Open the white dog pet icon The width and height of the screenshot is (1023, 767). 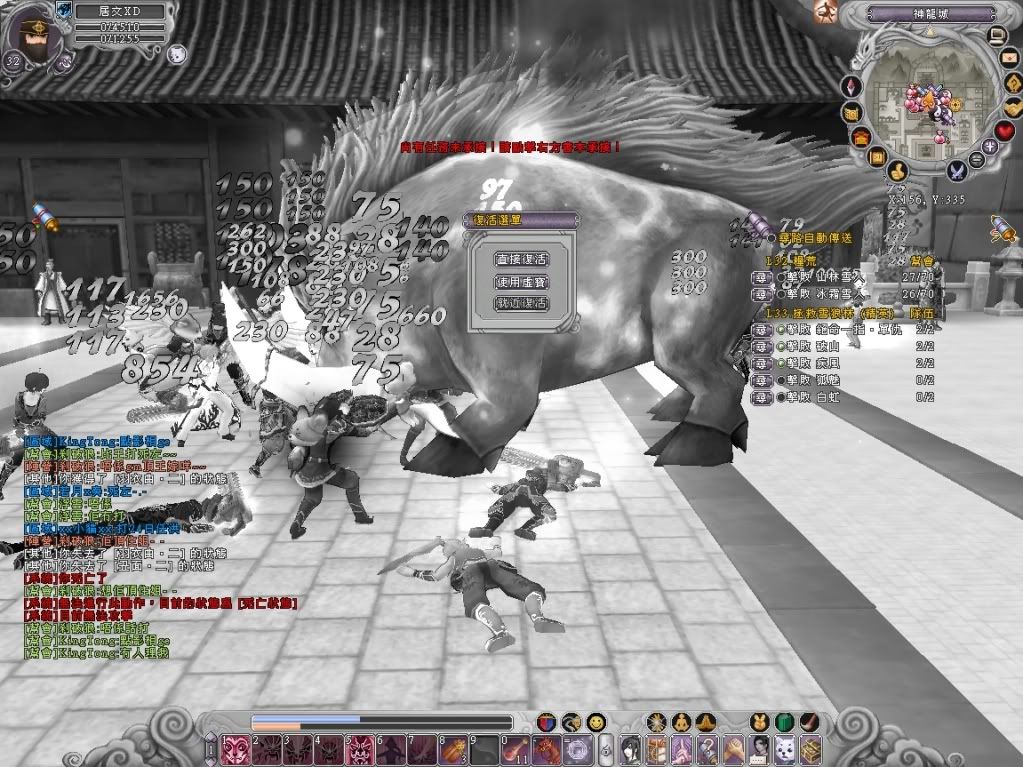point(785,748)
